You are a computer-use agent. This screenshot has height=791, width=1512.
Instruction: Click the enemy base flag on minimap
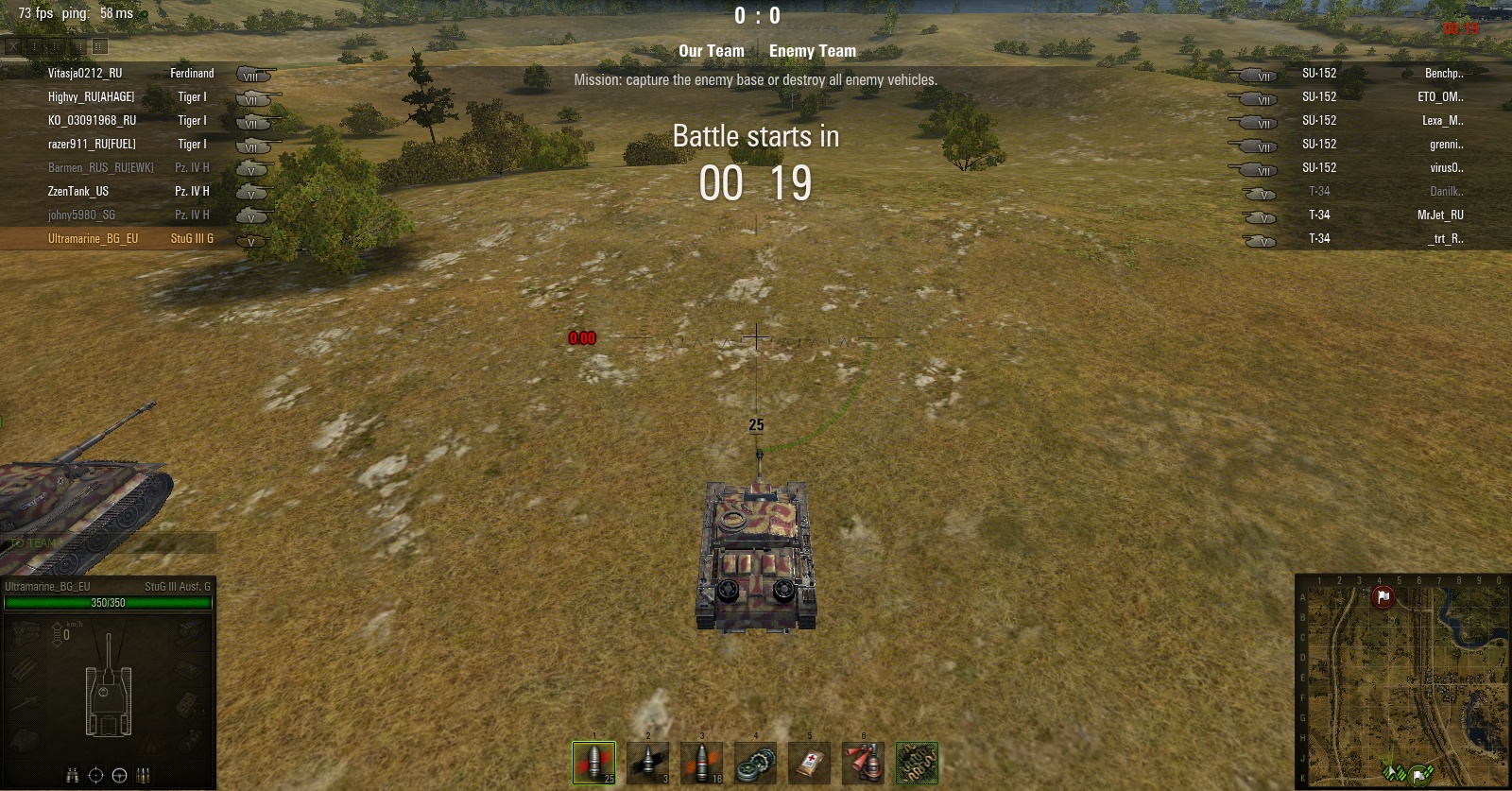coord(1383,597)
